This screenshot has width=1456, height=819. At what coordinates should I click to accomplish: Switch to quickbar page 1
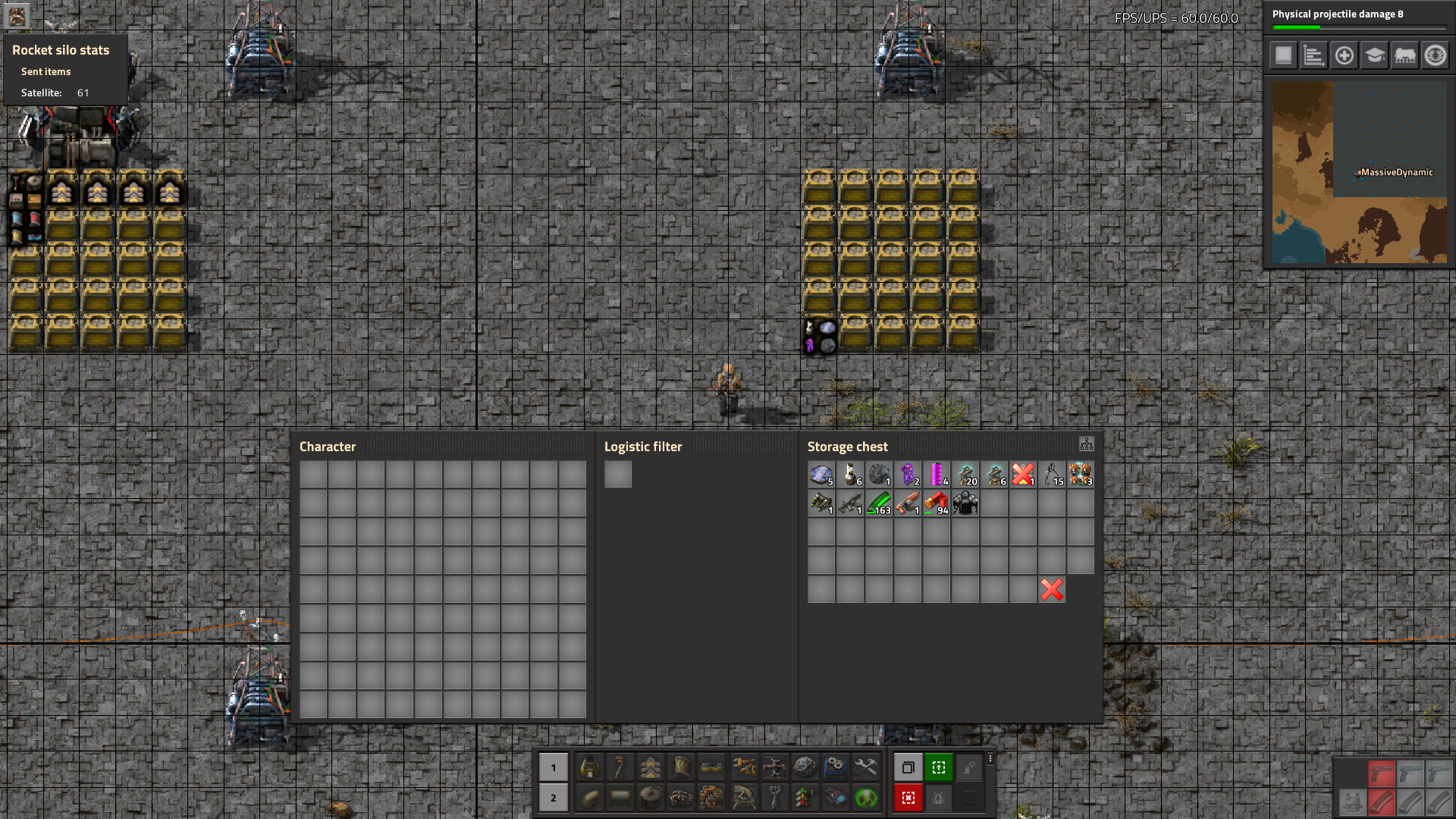pos(554,767)
